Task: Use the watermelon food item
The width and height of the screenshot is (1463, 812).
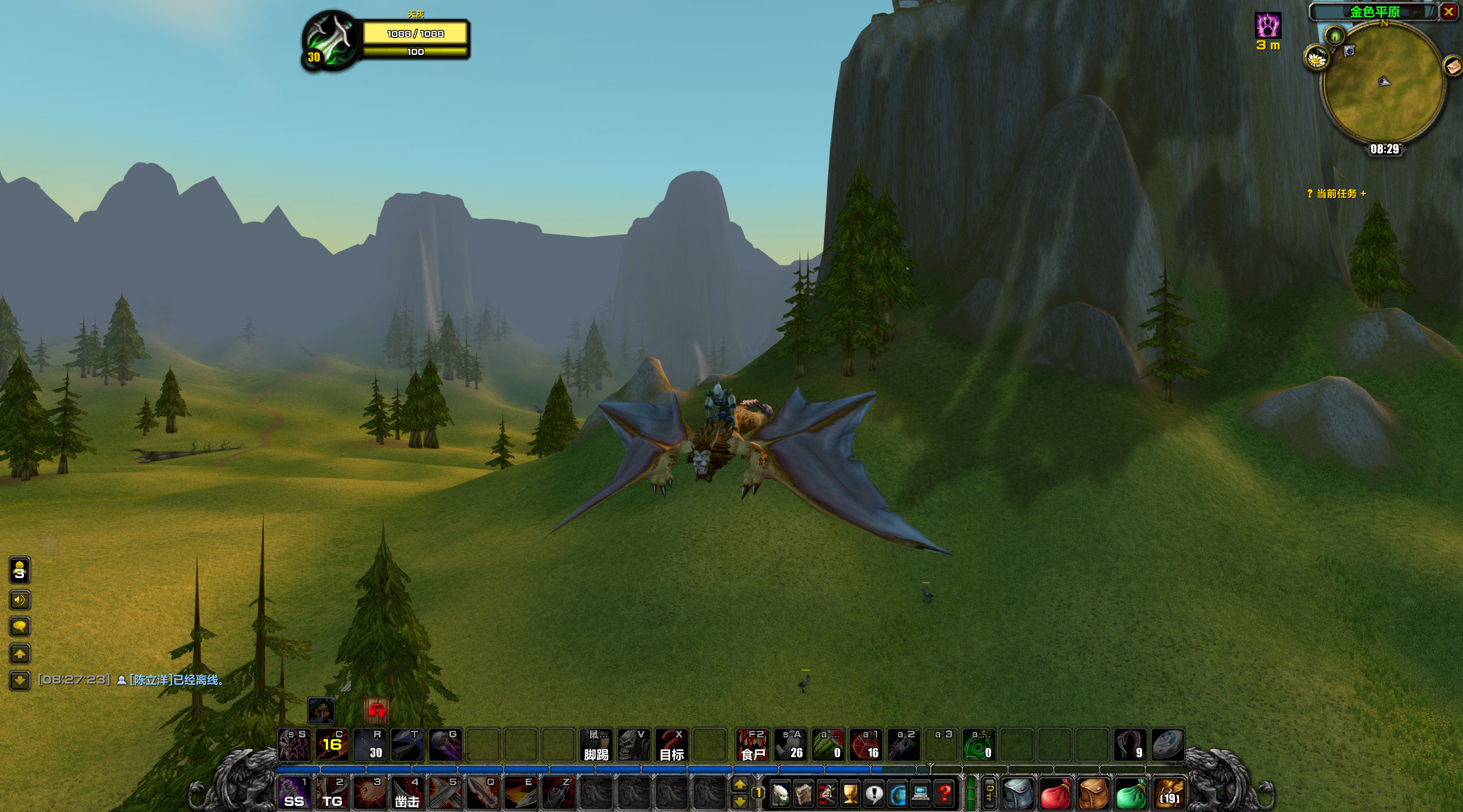Action: click(x=828, y=745)
